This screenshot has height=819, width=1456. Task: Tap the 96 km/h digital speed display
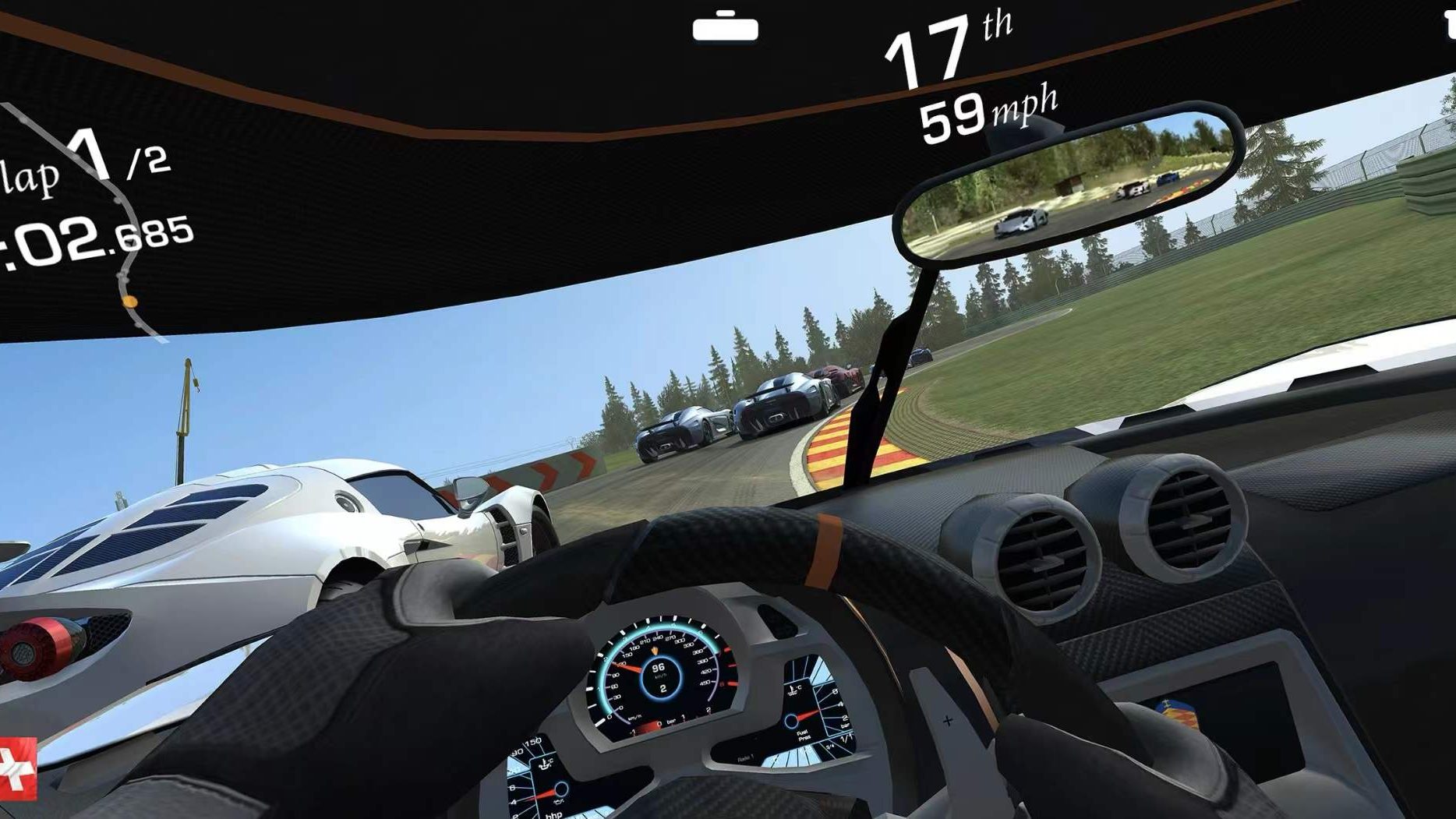[x=657, y=669]
